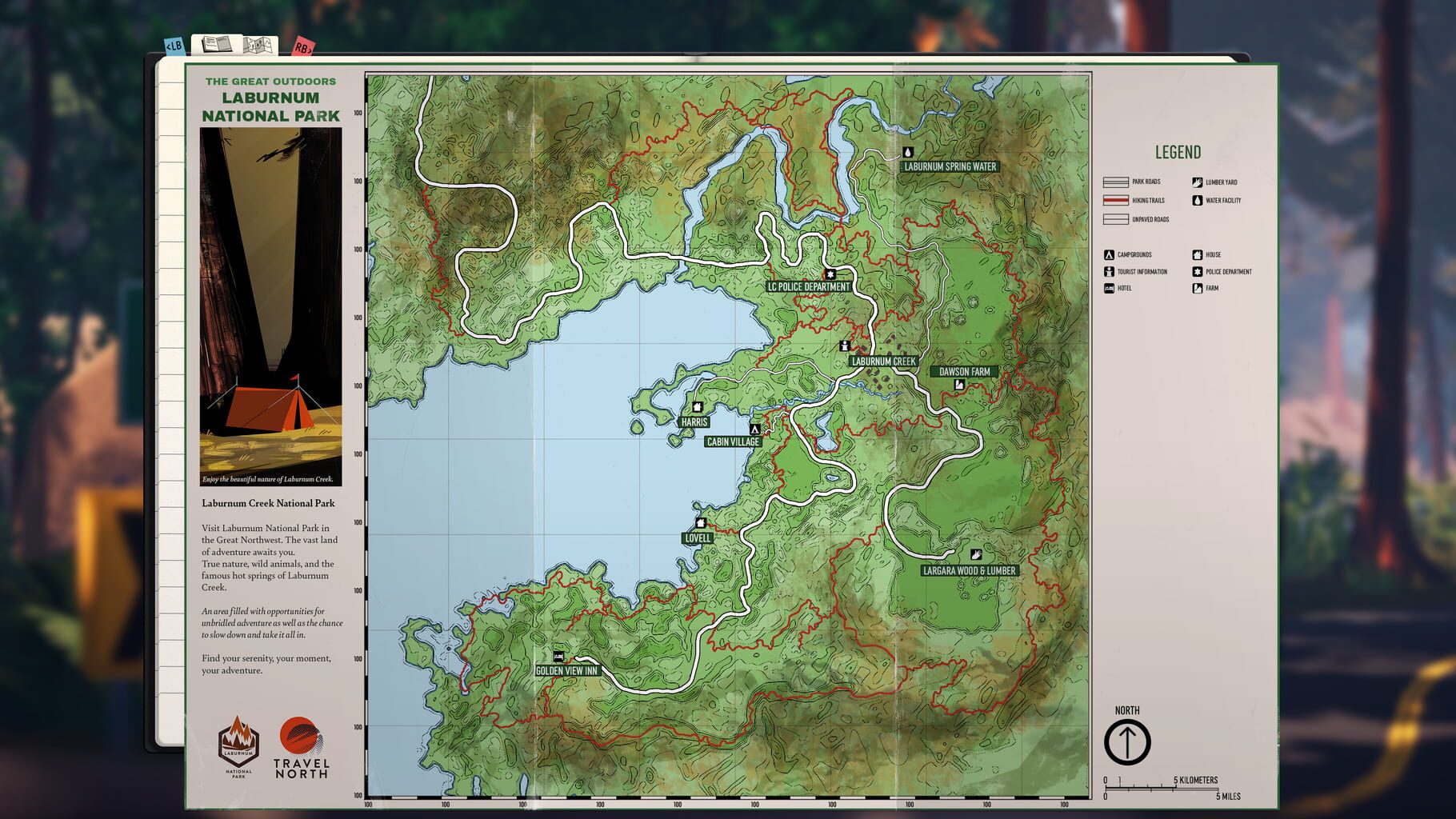Image resolution: width=1456 pixels, height=819 pixels.
Task: Click the blue LB bookmark
Action: [174, 46]
